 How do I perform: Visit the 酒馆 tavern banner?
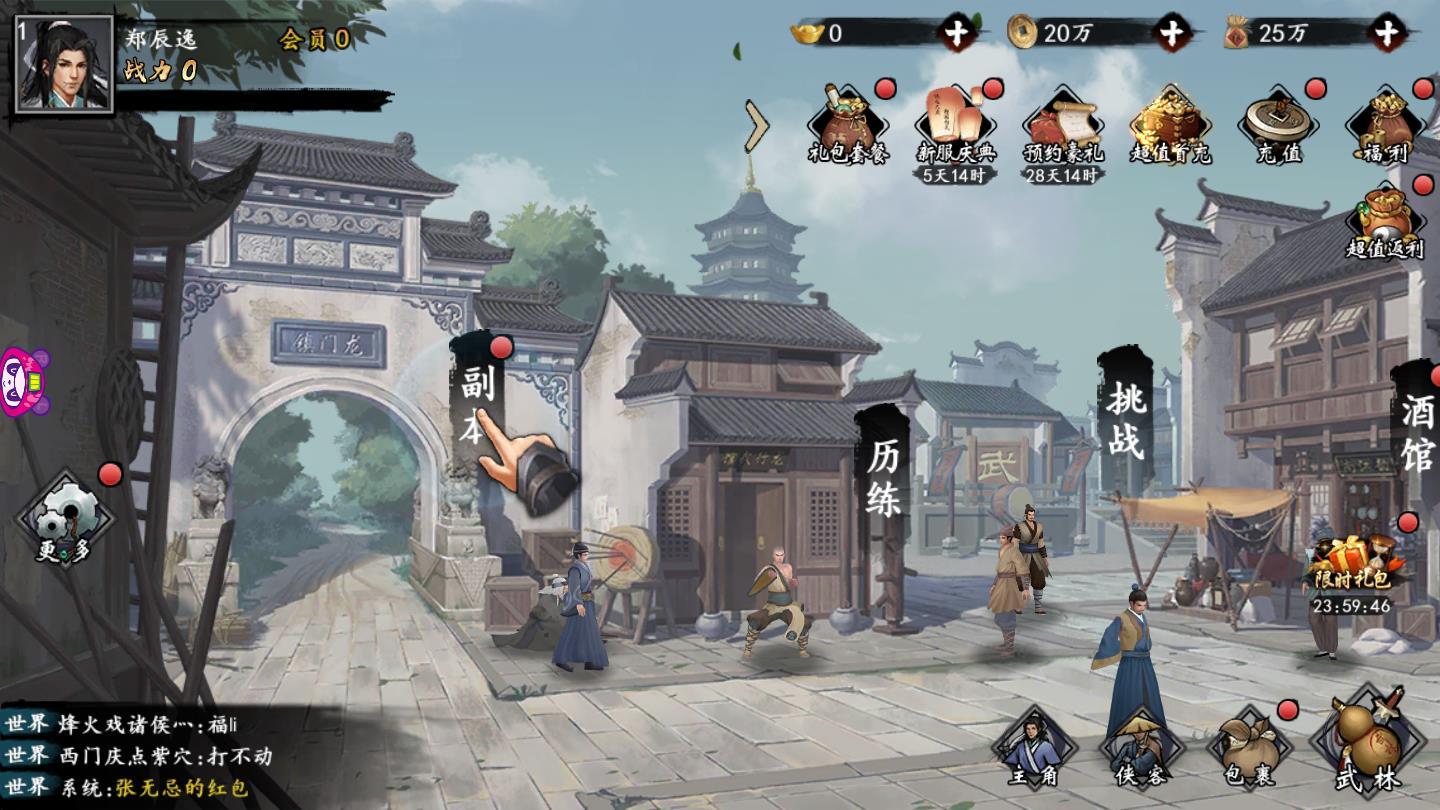(x=1417, y=432)
